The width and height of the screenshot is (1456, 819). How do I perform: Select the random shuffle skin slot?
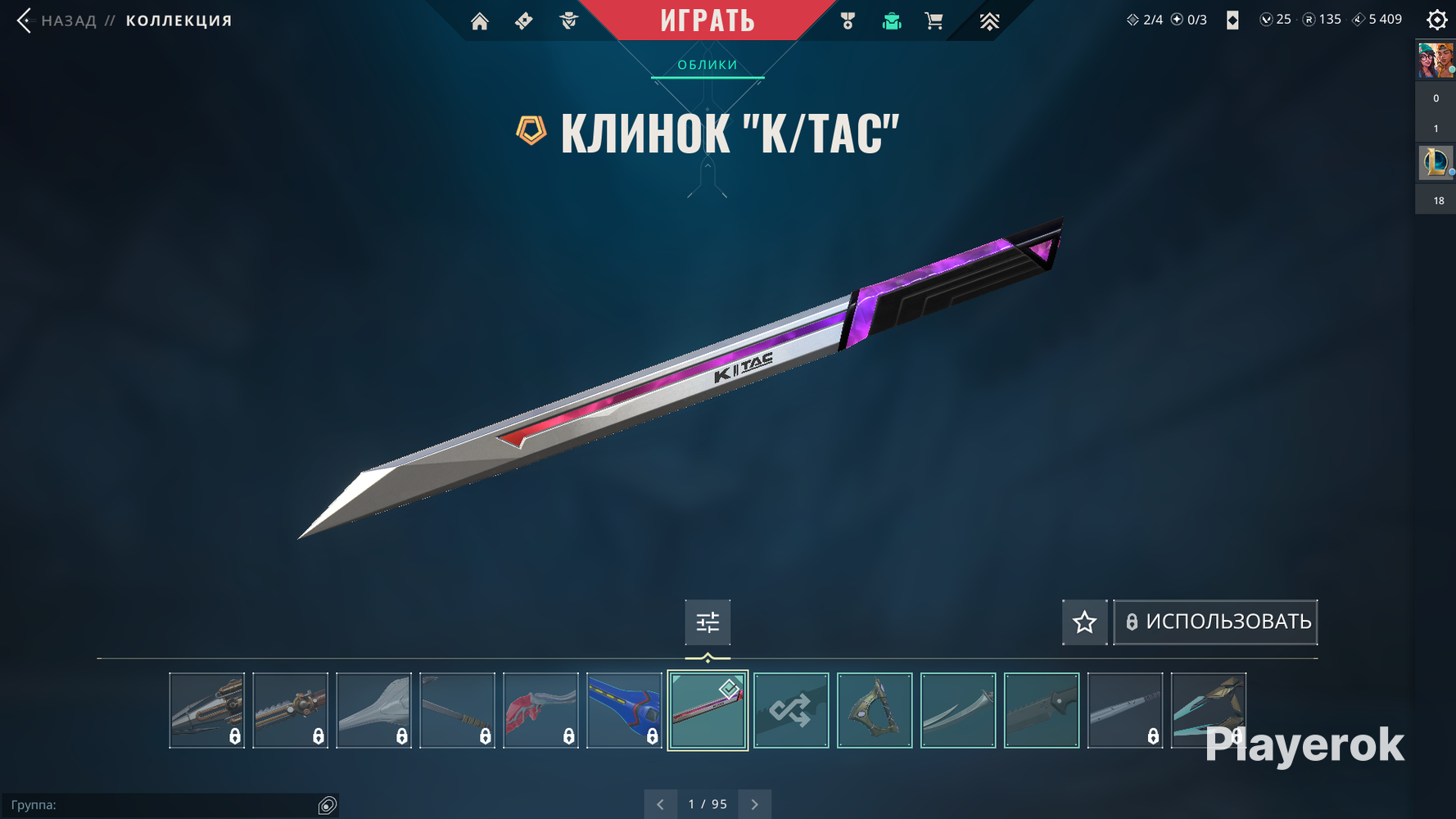[791, 710]
